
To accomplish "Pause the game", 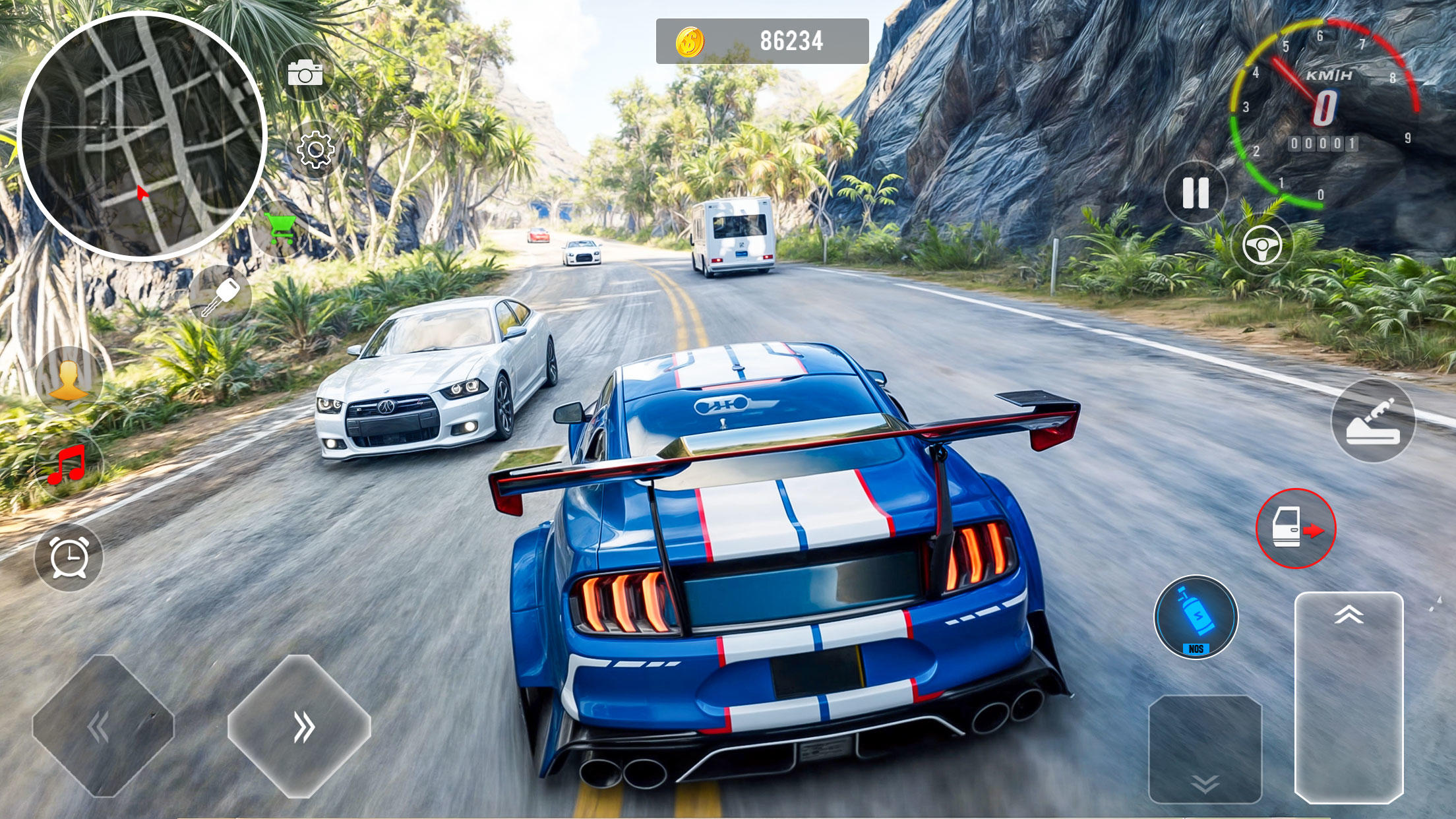I will tap(1196, 193).
